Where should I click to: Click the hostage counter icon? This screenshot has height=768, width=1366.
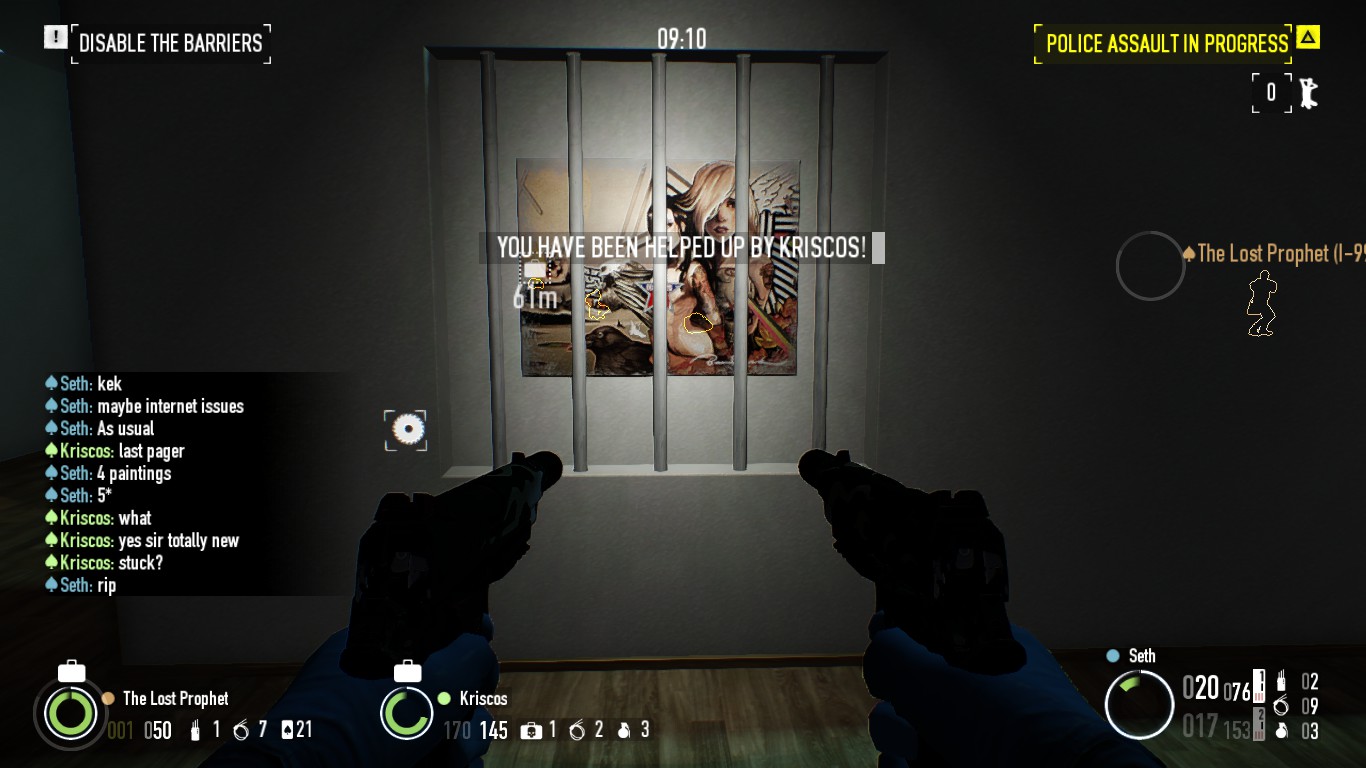(x=1307, y=93)
